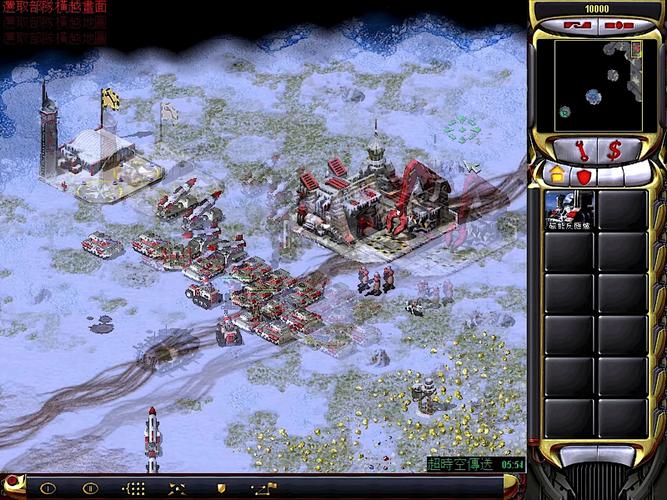
Task: Switch to the defenses shield tab
Action: (x=583, y=176)
